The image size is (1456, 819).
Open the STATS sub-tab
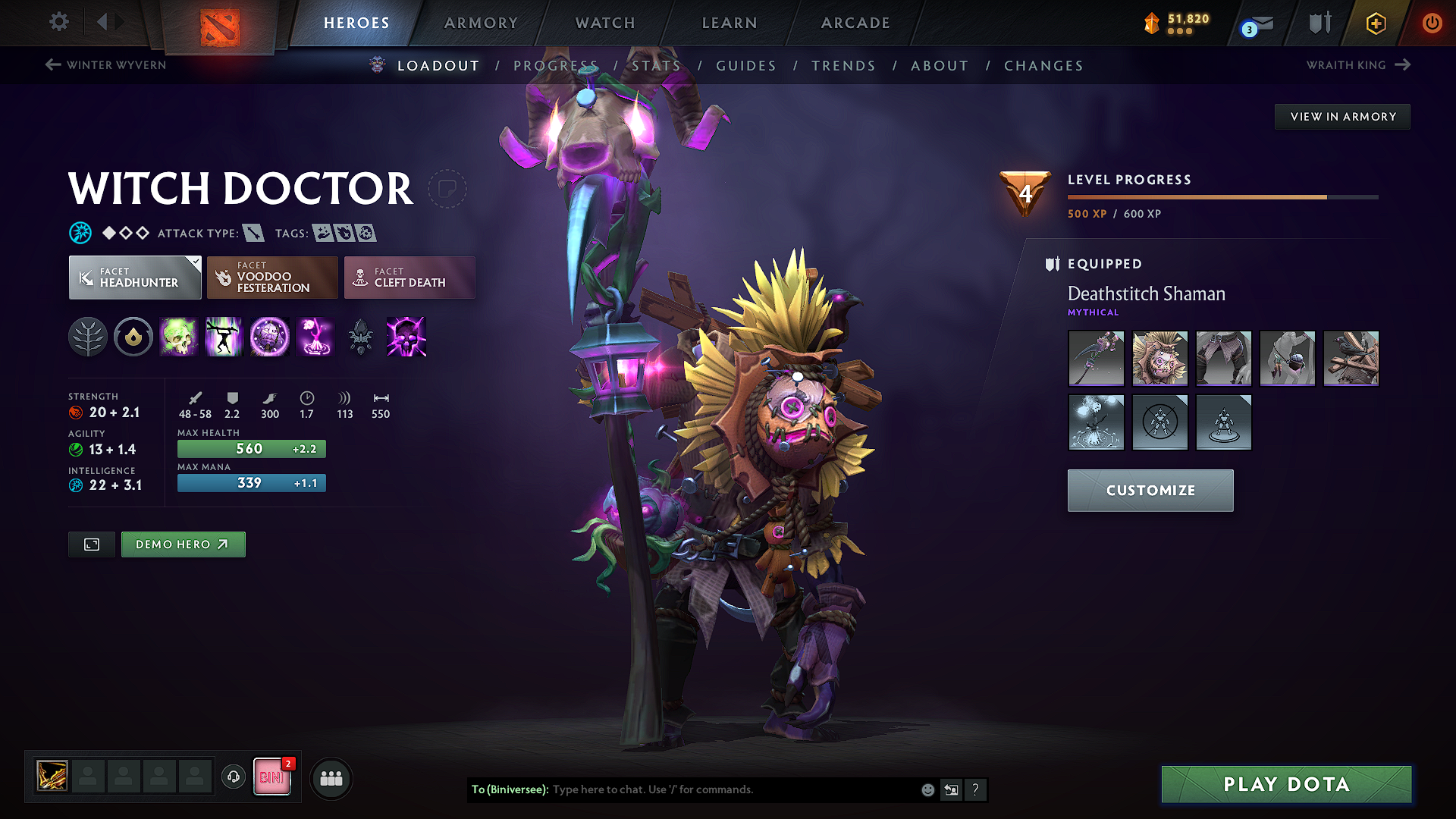pyautogui.click(x=657, y=66)
